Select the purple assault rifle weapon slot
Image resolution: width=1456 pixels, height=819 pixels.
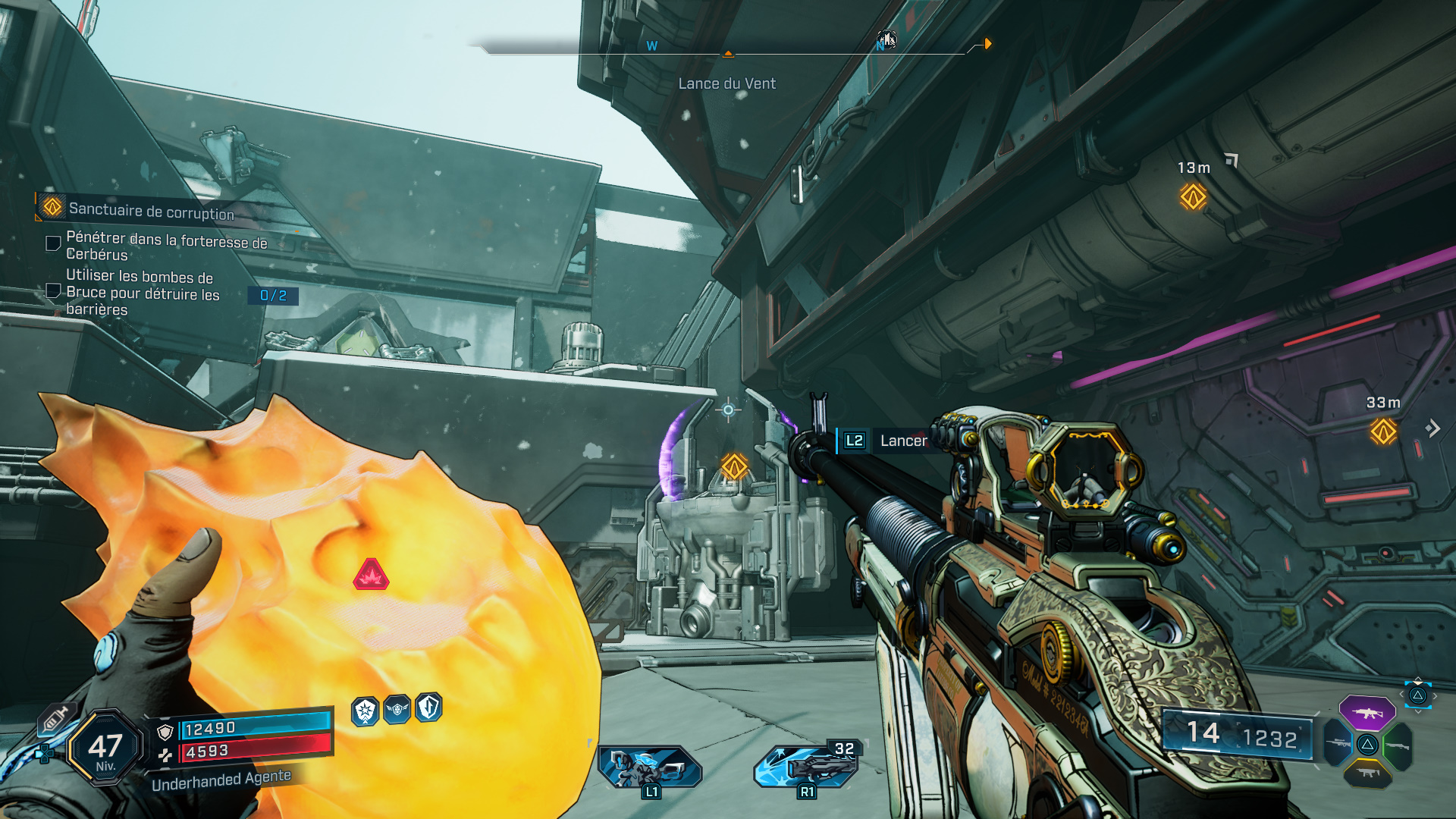[x=1367, y=713]
